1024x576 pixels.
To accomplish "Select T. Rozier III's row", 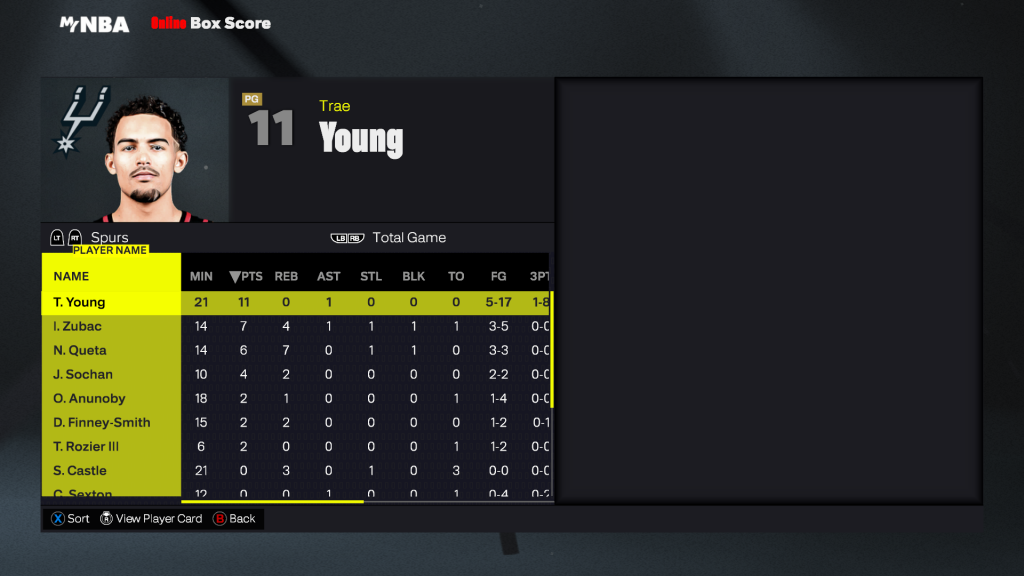I will tap(86, 446).
